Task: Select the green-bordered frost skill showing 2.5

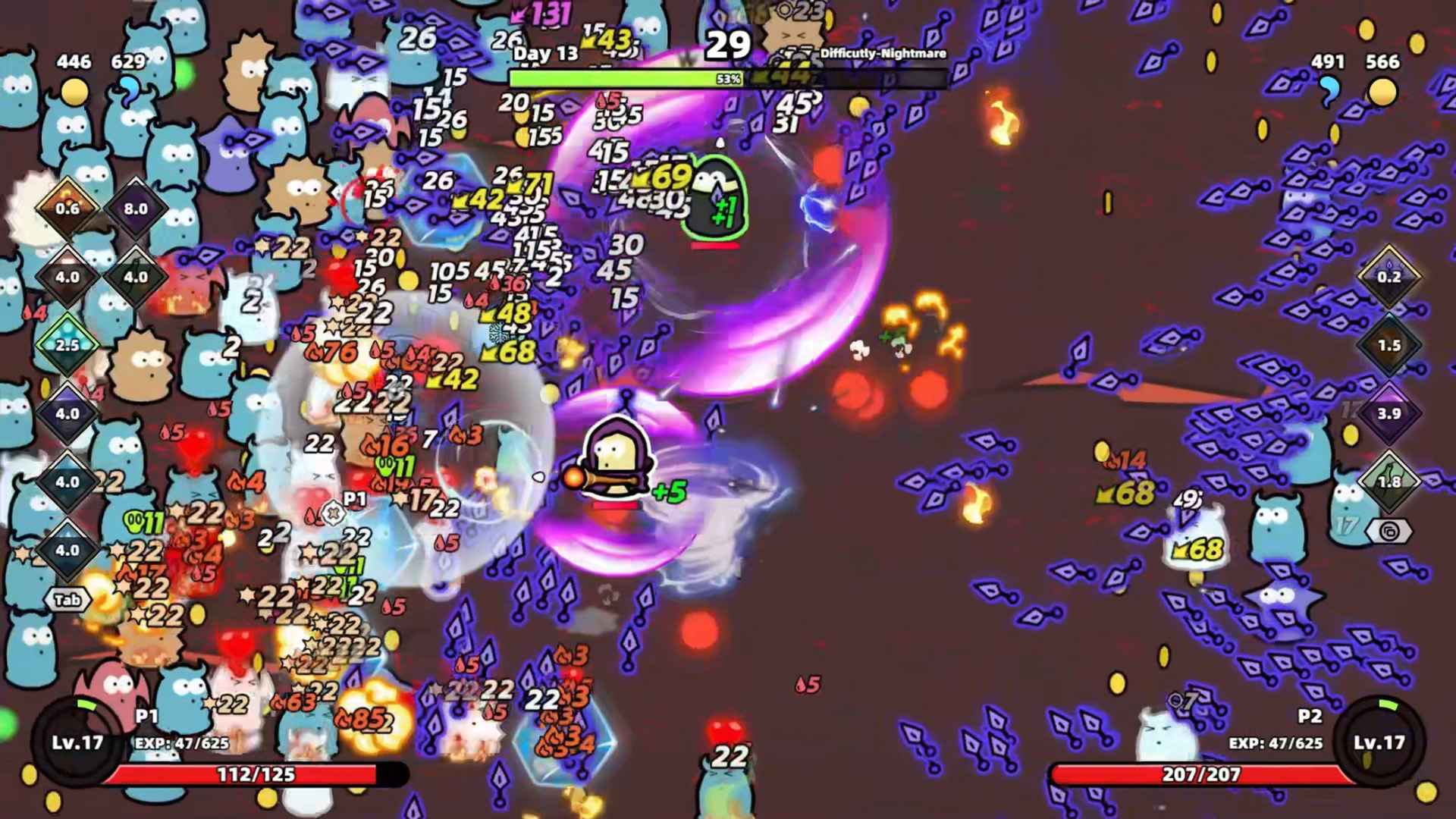Action: click(x=67, y=344)
